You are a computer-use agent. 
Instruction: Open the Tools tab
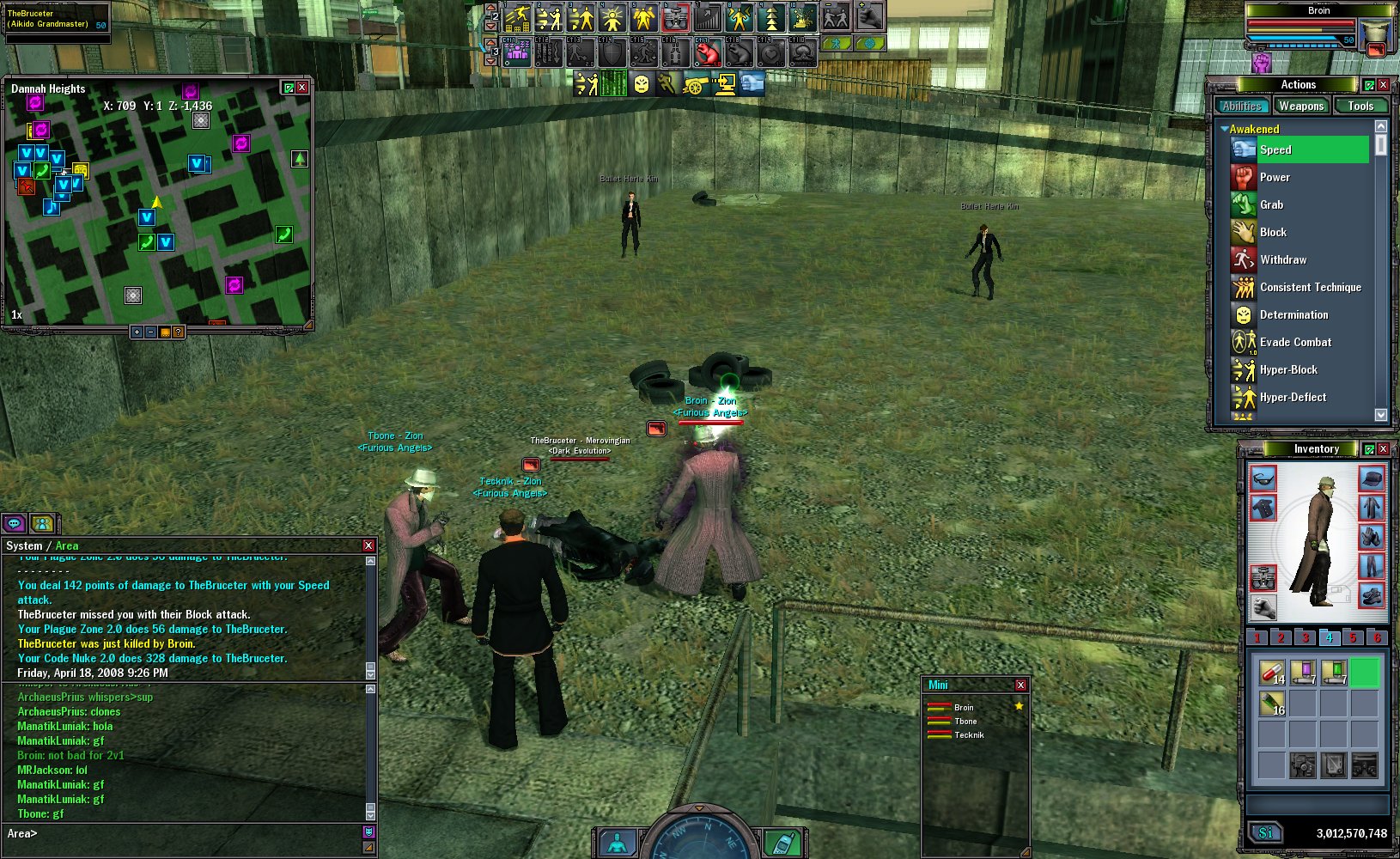click(x=1360, y=106)
